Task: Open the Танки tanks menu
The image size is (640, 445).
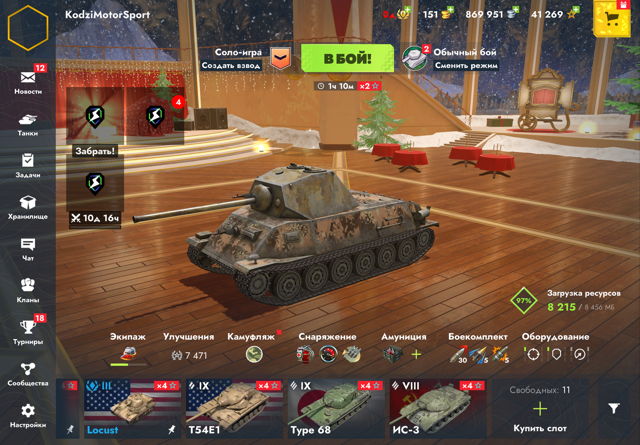Action: pos(28,124)
